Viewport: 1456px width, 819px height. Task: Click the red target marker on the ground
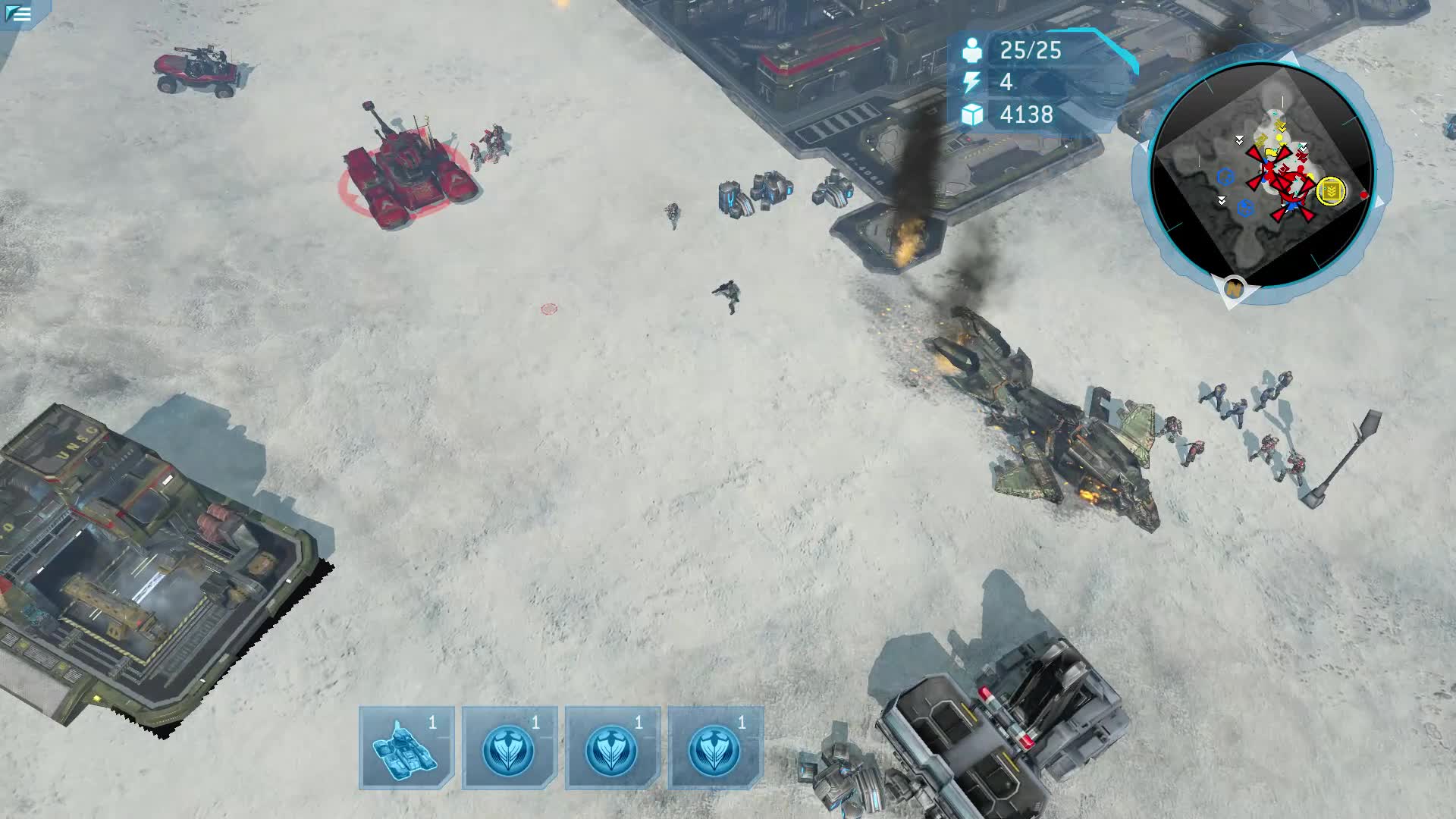click(548, 309)
